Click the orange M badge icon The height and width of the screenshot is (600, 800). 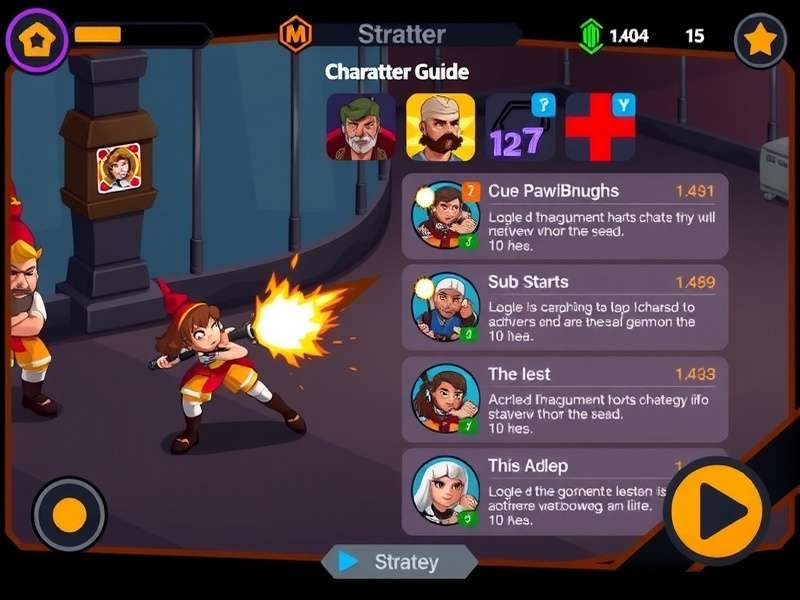click(295, 35)
